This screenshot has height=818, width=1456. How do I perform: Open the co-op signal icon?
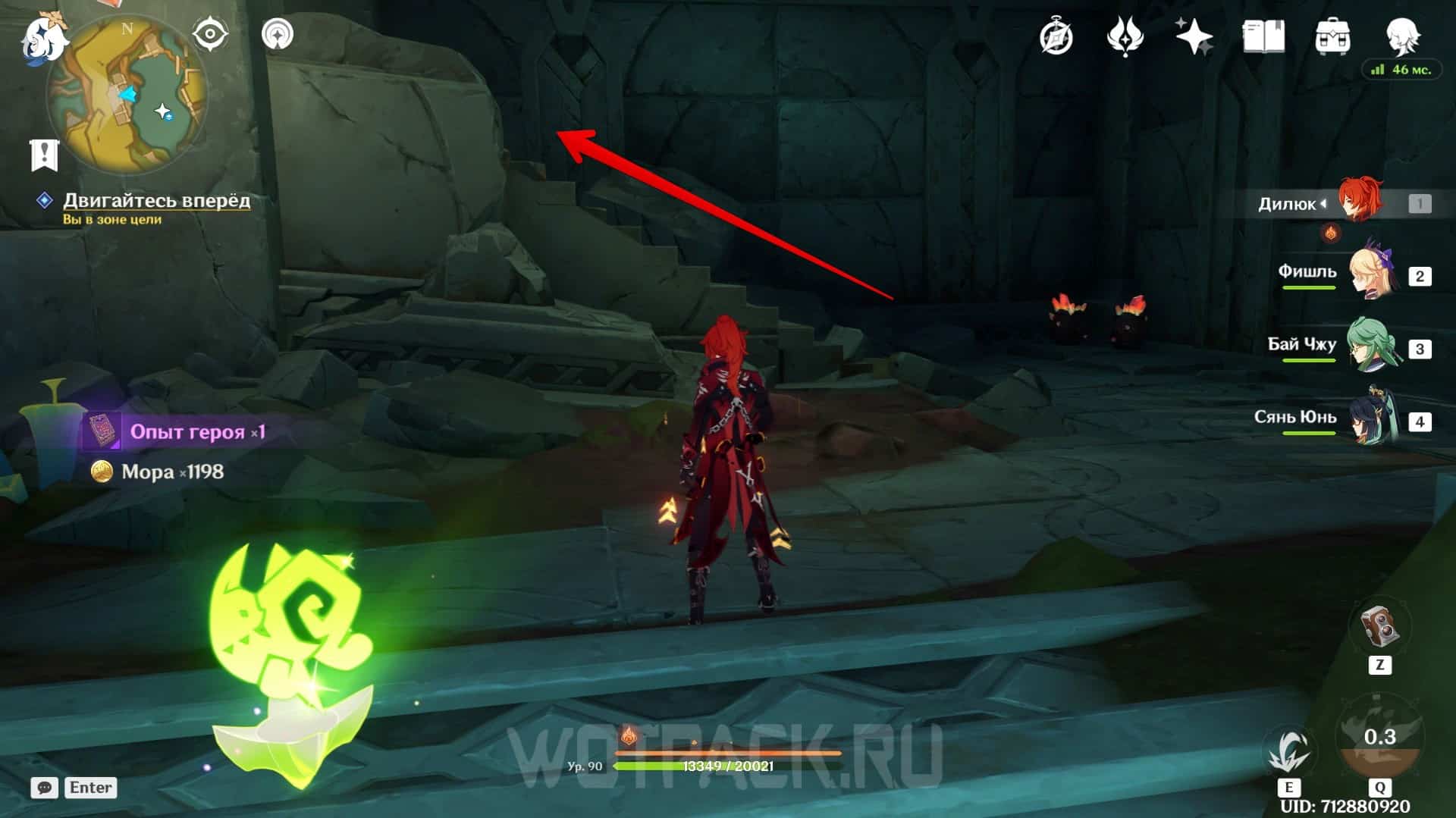pos(278,34)
